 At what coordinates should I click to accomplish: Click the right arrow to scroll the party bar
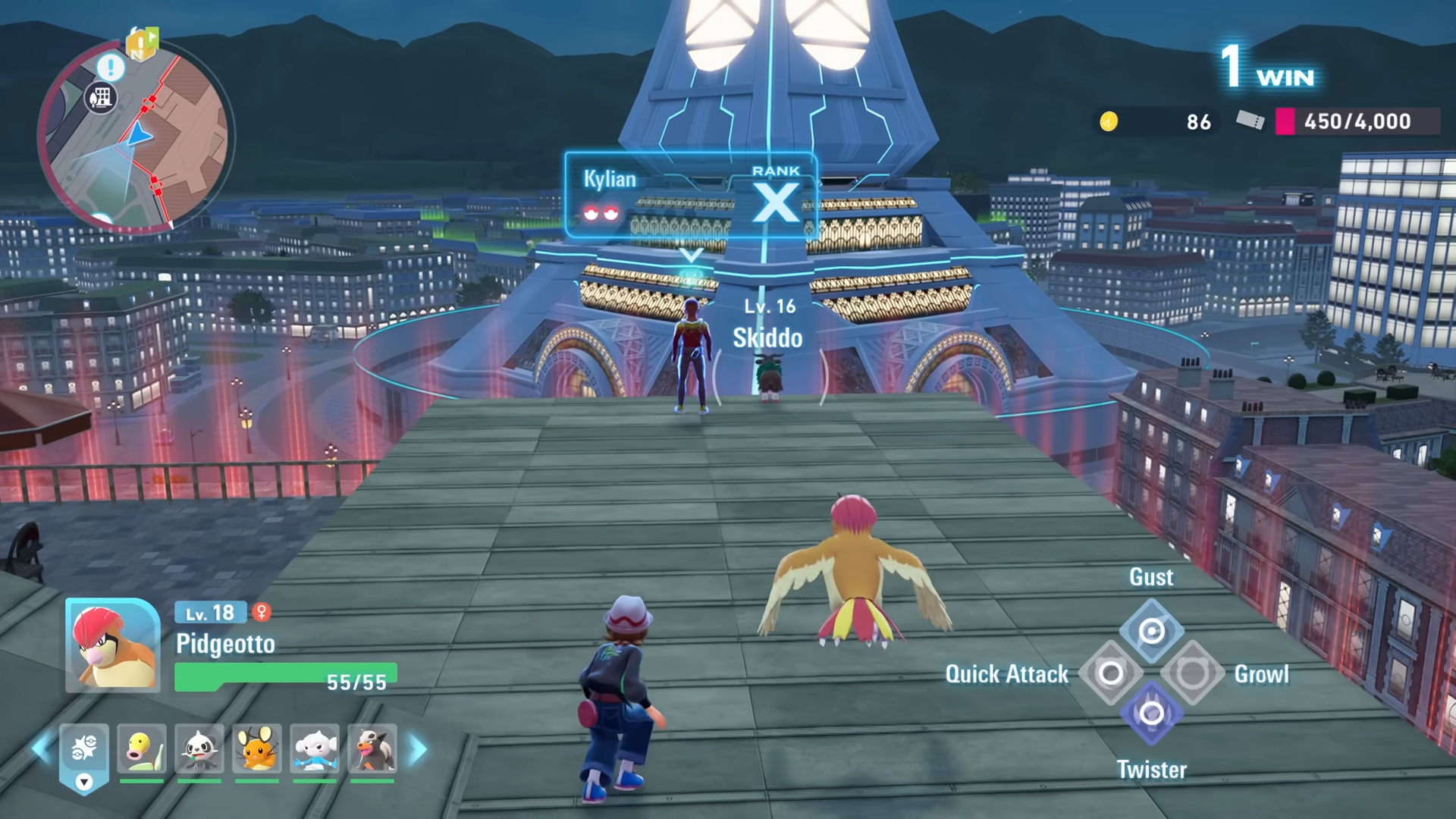(x=417, y=751)
